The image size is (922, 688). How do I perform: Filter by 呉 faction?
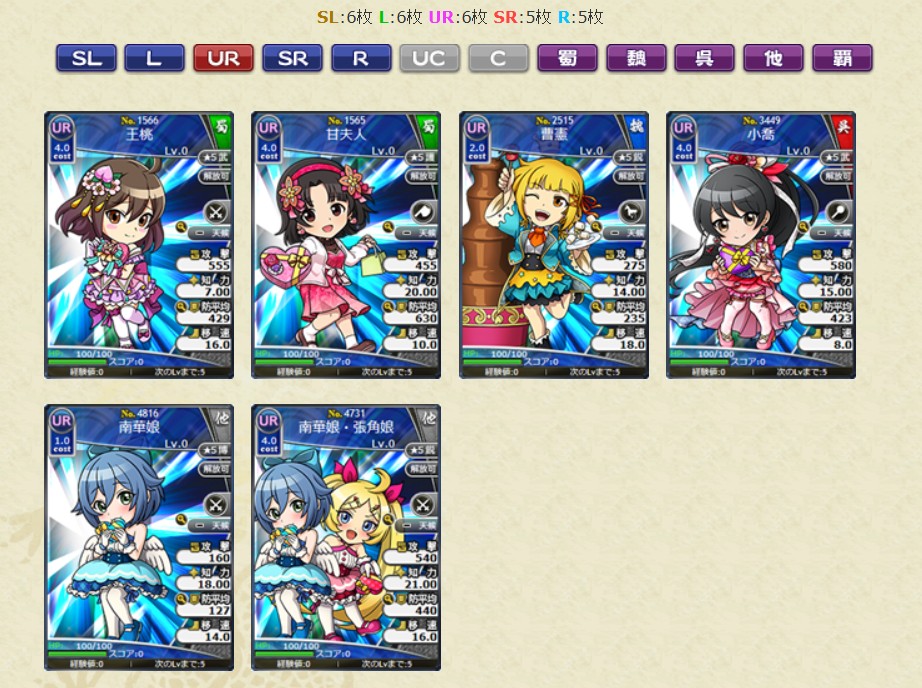pos(704,58)
